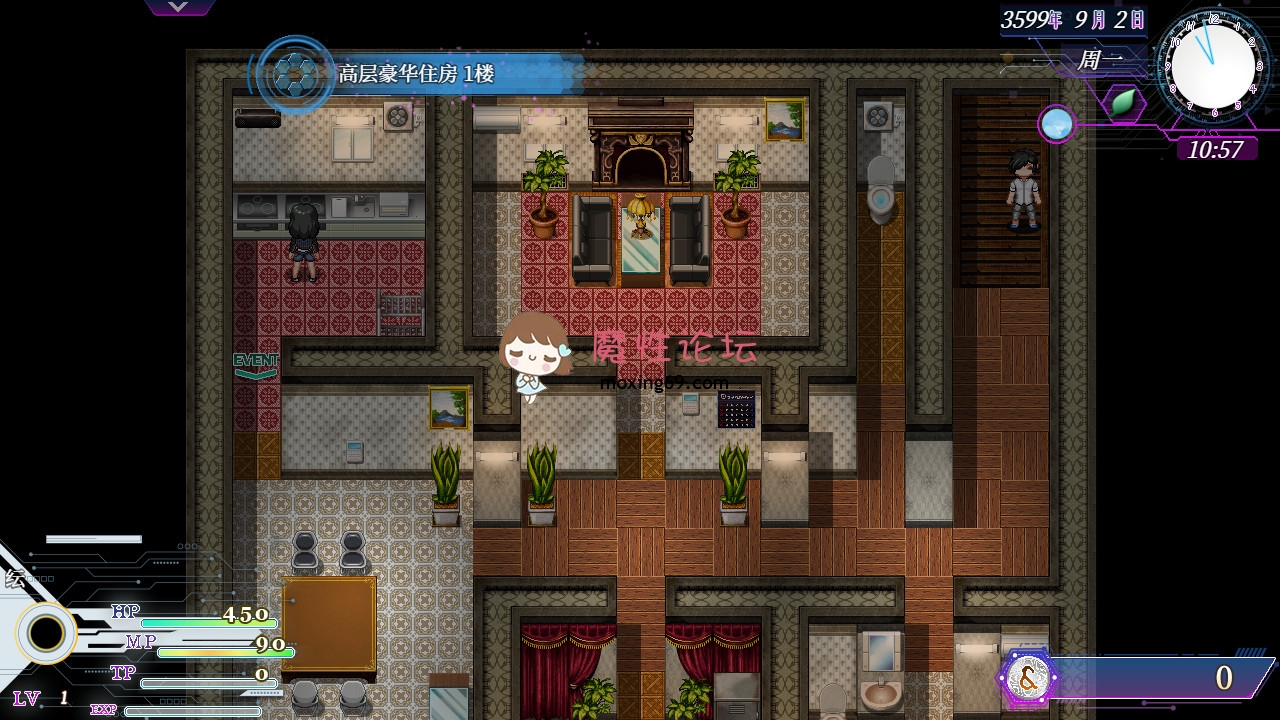Select the green leaf season icon
Viewport: 1280px width, 720px height.
tap(1124, 102)
